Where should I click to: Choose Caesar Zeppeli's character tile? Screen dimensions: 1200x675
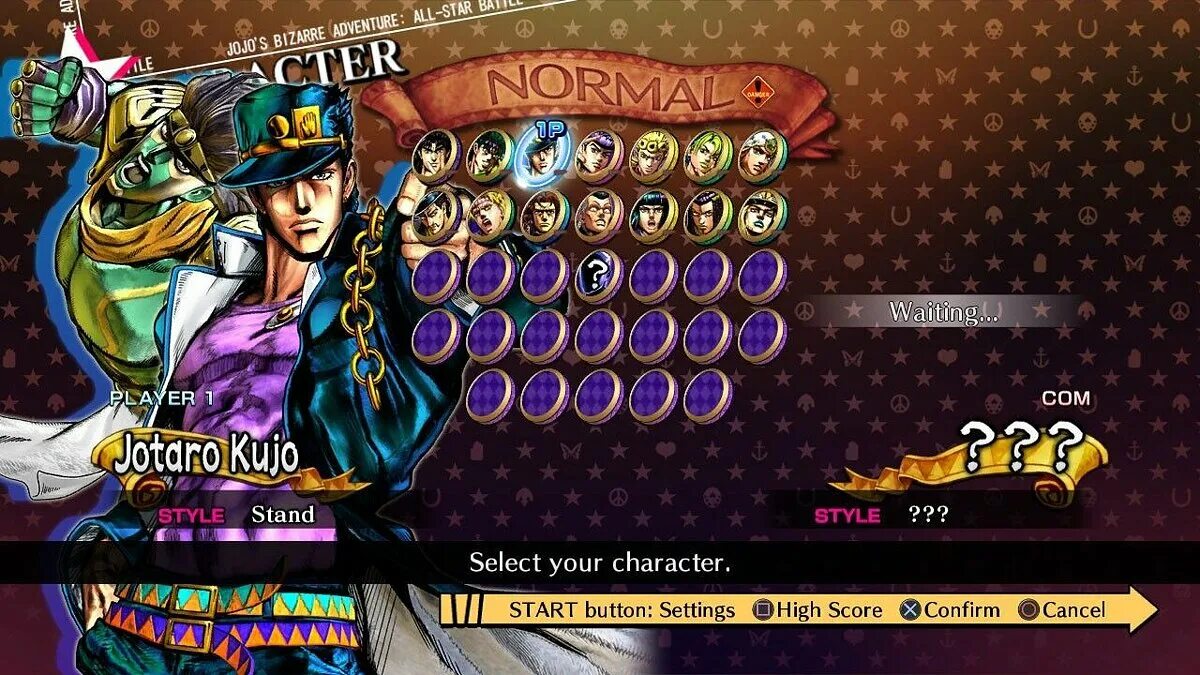pyautogui.click(x=490, y=215)
